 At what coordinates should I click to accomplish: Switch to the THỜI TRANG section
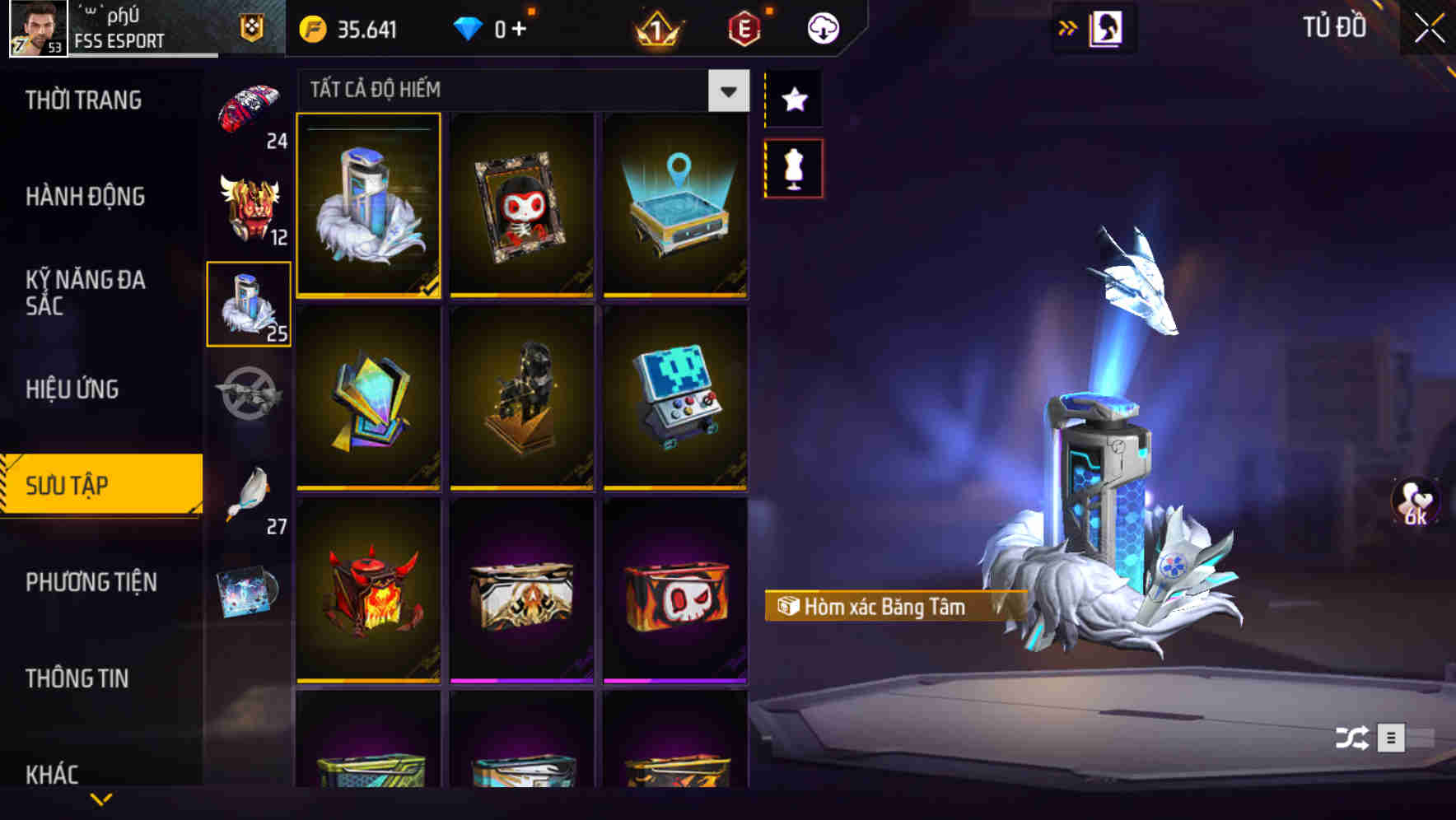coord(82,100)
